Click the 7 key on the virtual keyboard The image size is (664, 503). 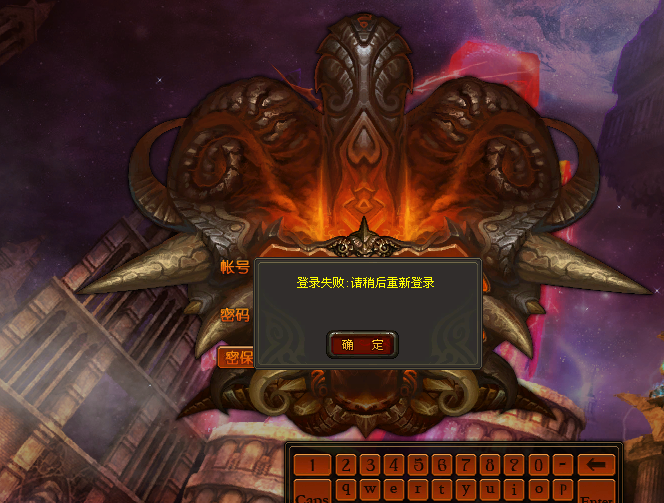[466, 465]
